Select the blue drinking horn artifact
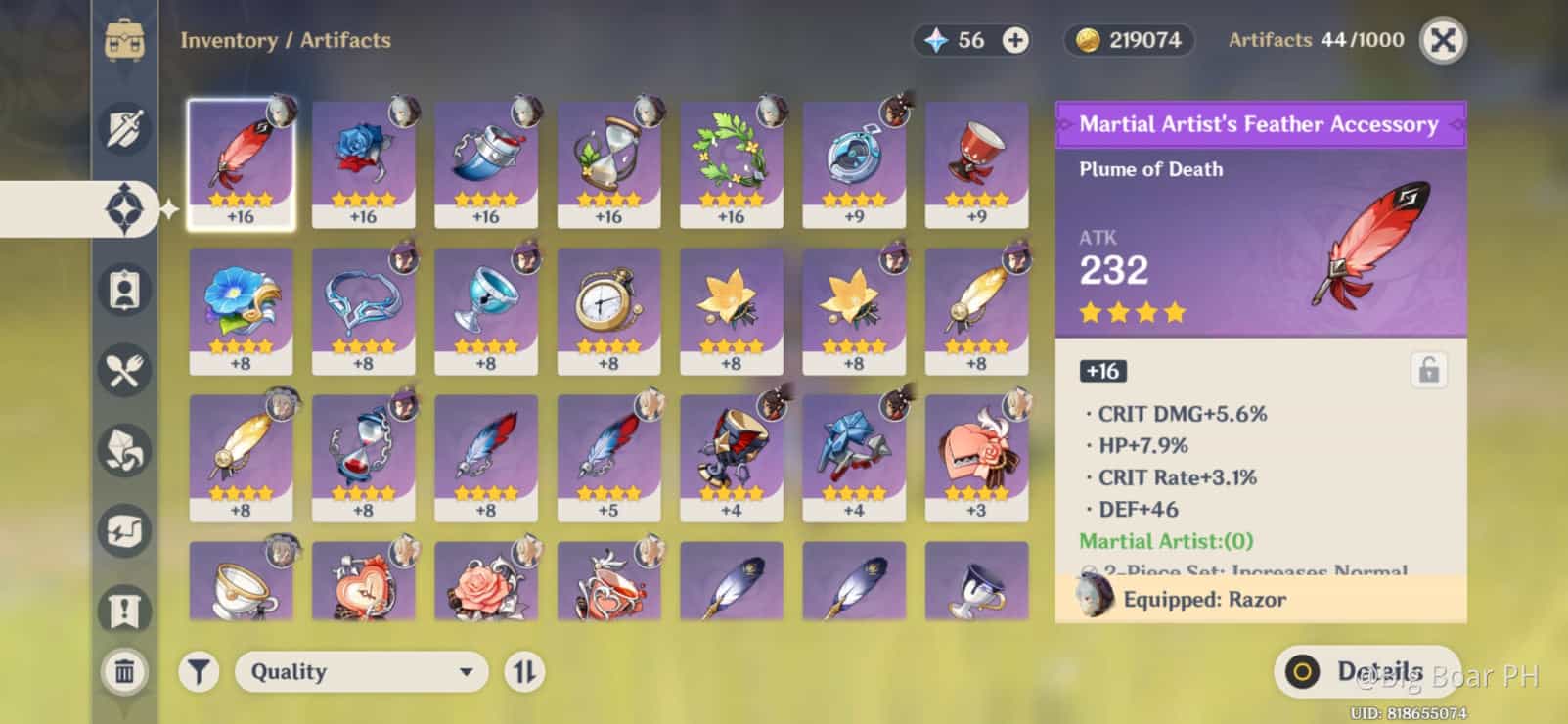 click(485, 163)
